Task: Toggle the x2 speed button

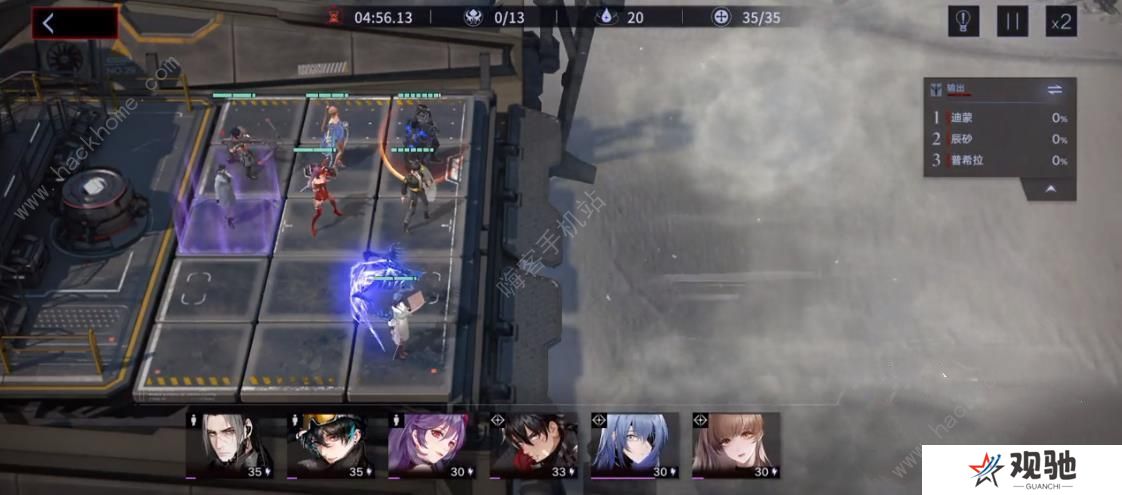Action: [x=1060, y=21]
